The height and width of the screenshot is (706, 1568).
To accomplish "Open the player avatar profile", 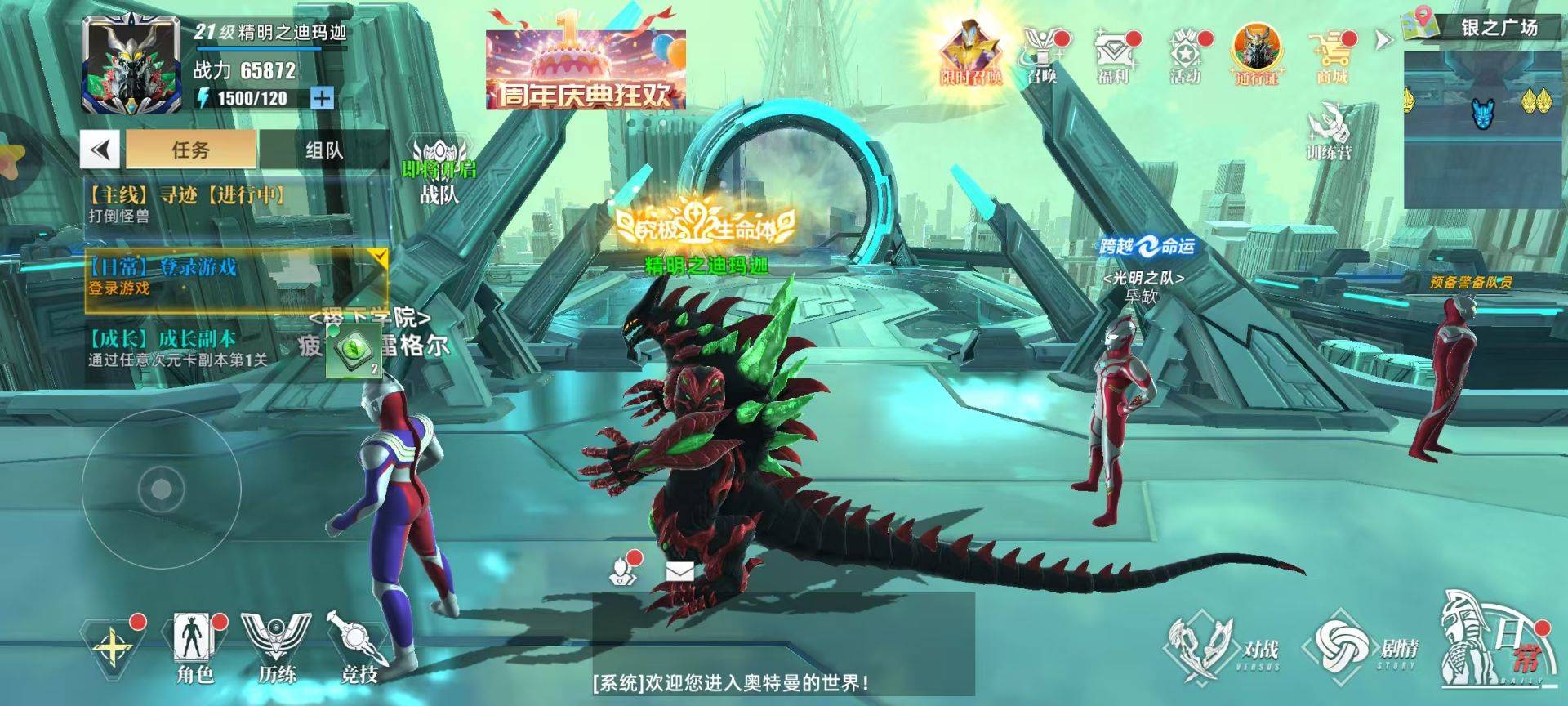I will coord(131,65).
